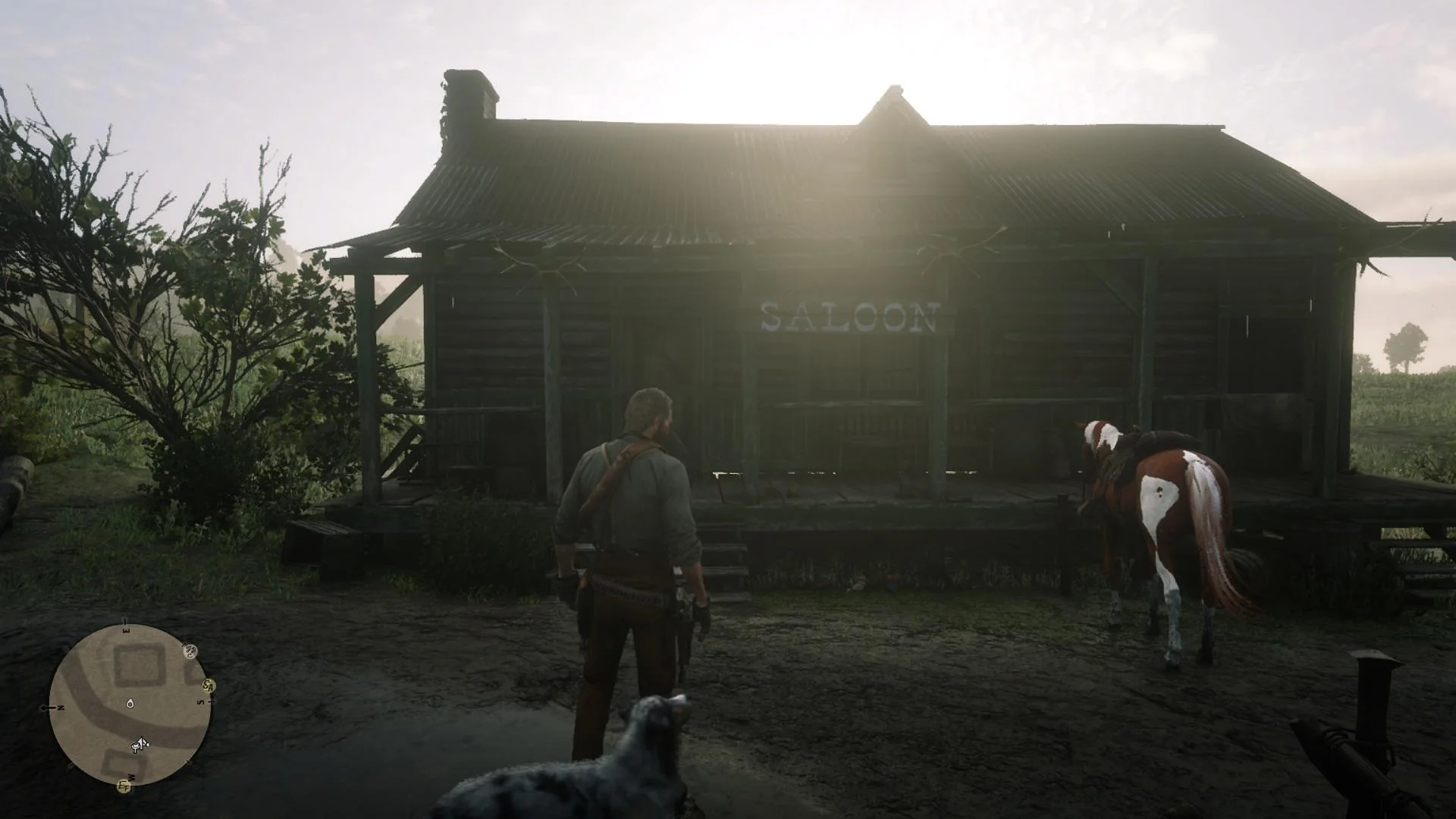Open the circular minimap
1456x819 pixels.
coord(130,705)
